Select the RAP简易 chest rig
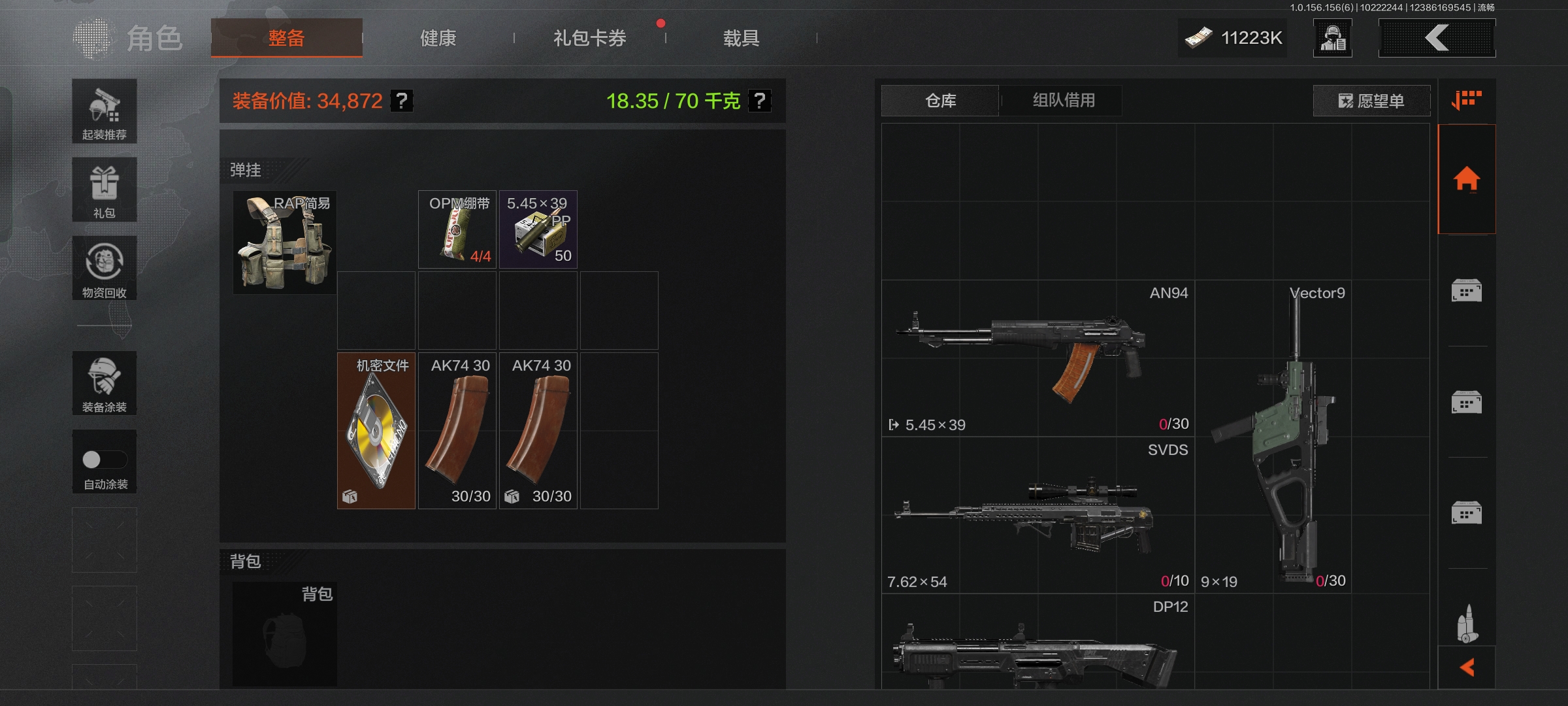This screenshot has height=706, width=1568. click(285, 242)
